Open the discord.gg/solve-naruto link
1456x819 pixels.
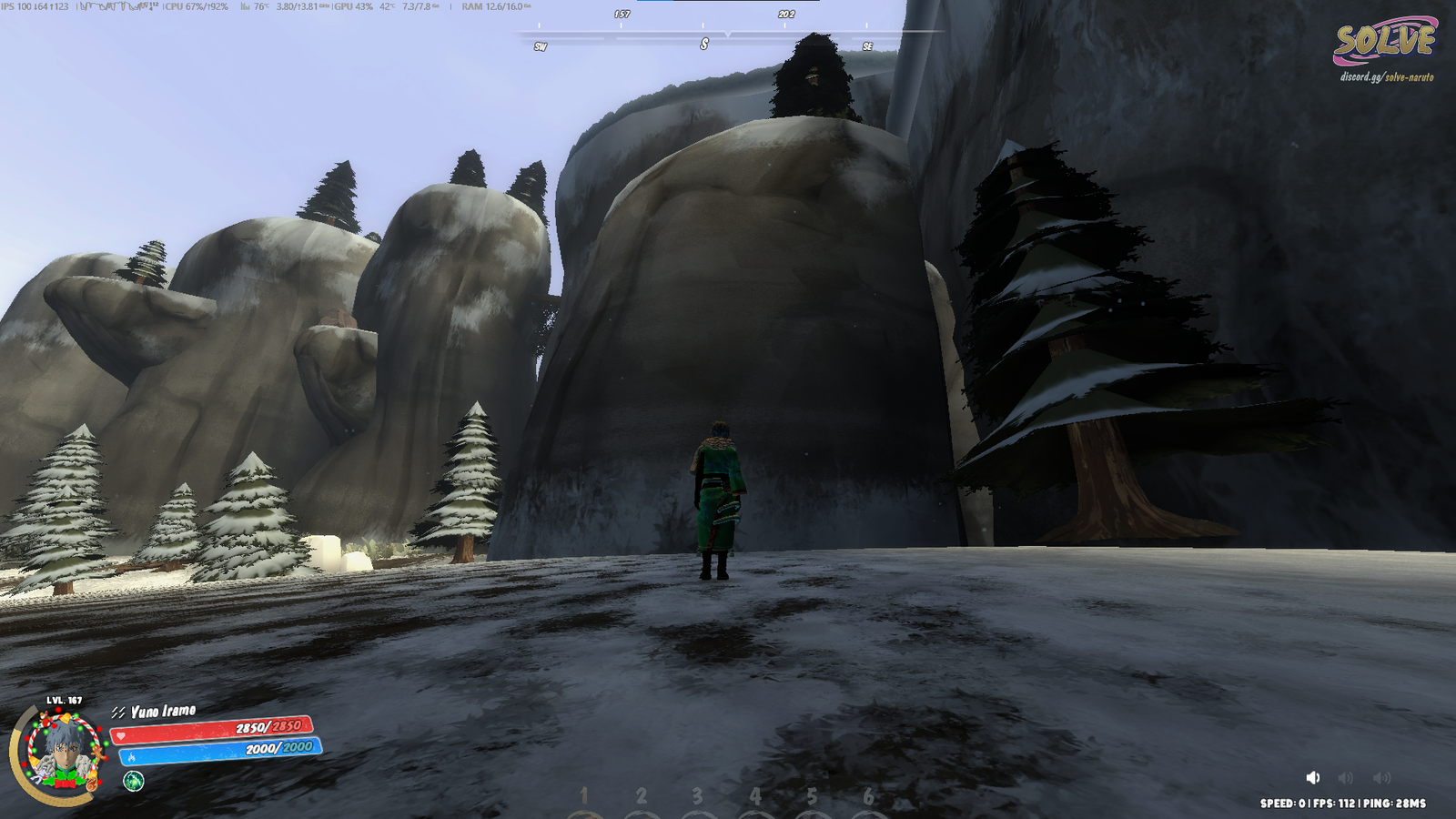click(1386, 77)
